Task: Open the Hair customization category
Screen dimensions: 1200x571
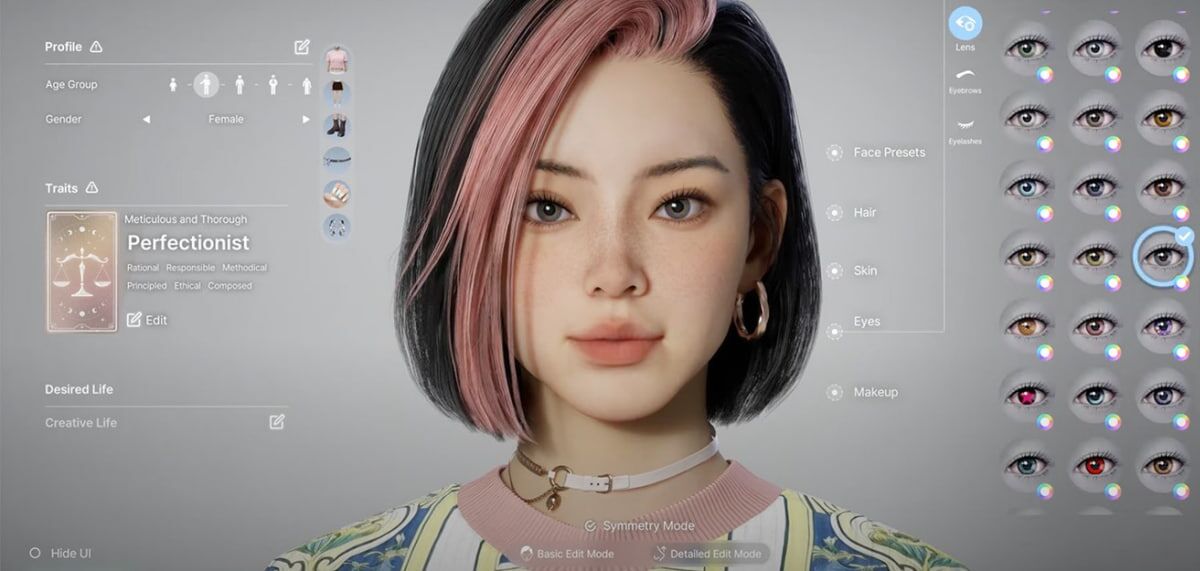Action: (x=864, y=212)
